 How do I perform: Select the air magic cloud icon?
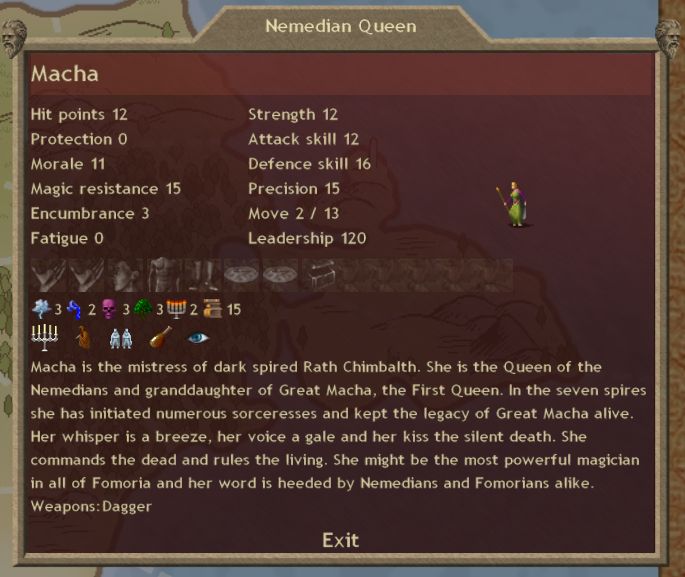(42, 309)
